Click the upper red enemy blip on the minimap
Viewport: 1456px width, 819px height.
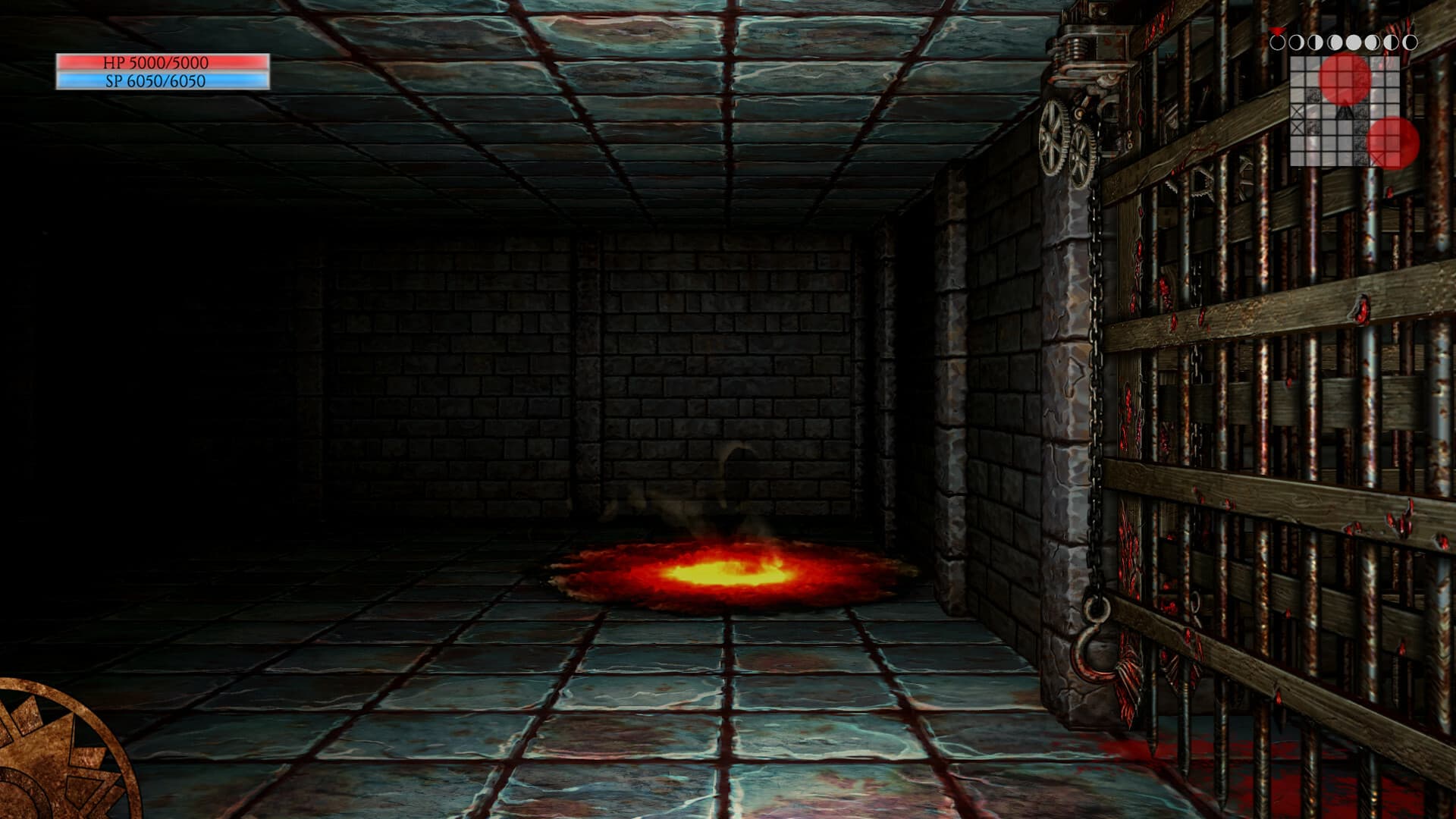tap(1345, 77)
